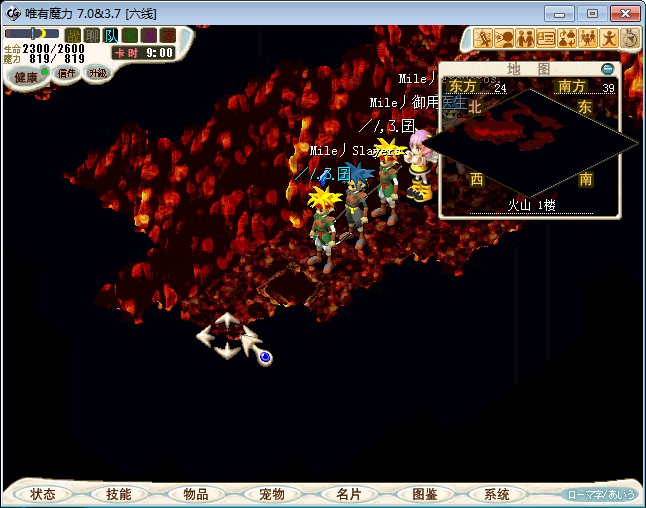This screenshot has width=646, height=508.
Task: Minimize the game window
Action: pyautogui.click(x=562, y=13)
